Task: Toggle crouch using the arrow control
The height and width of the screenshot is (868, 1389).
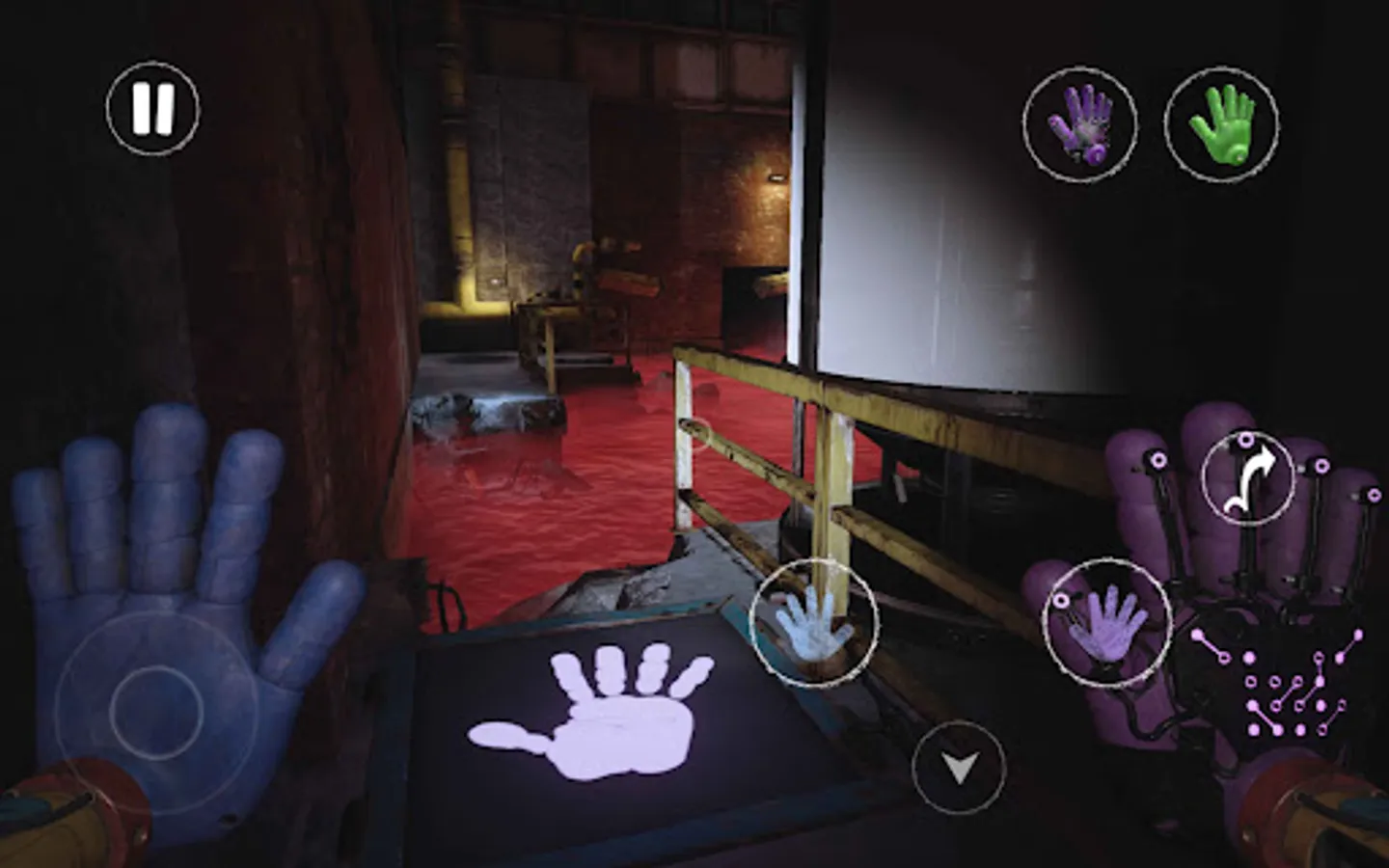Action: [x=959, y=770]
